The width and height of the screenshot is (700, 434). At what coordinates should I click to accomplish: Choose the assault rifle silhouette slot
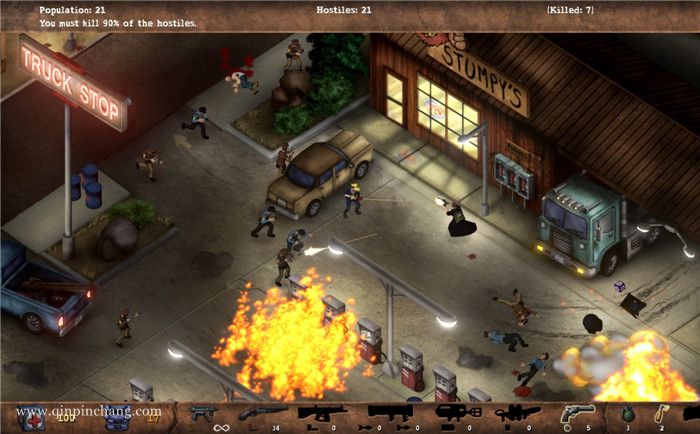(x=322, y=412)
